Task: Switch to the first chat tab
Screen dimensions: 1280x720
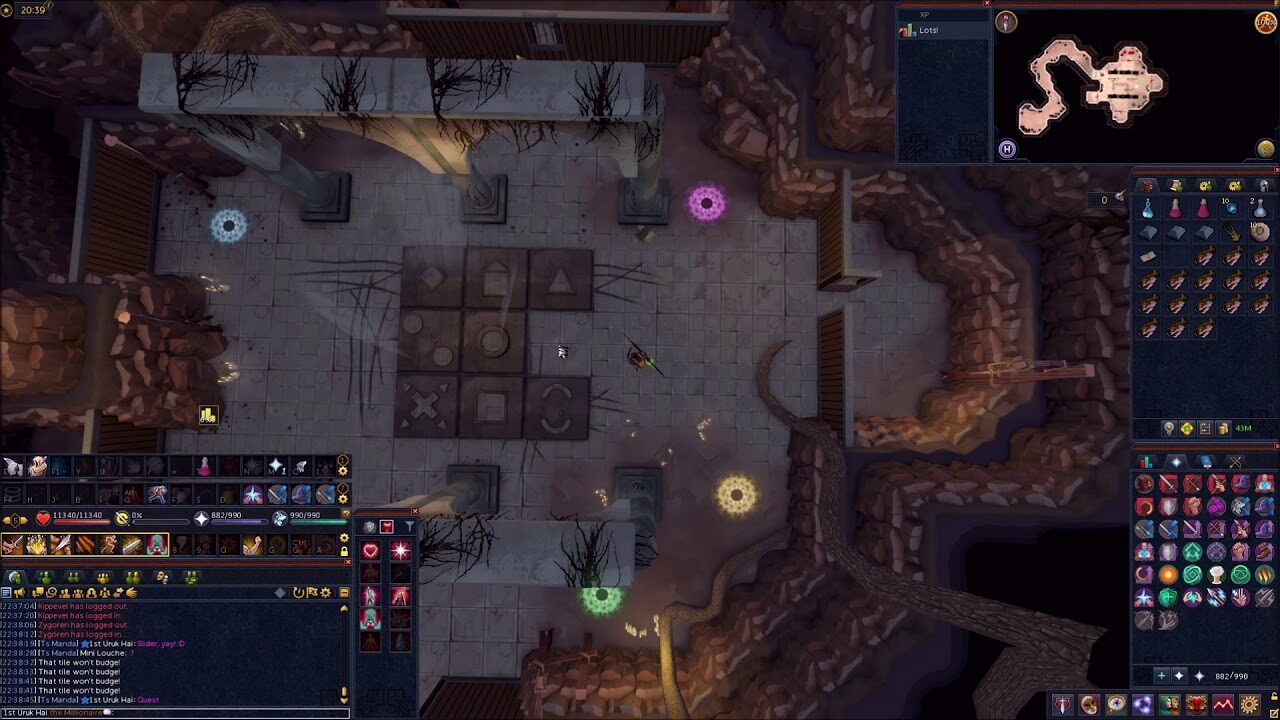Action: coord(16,577)
